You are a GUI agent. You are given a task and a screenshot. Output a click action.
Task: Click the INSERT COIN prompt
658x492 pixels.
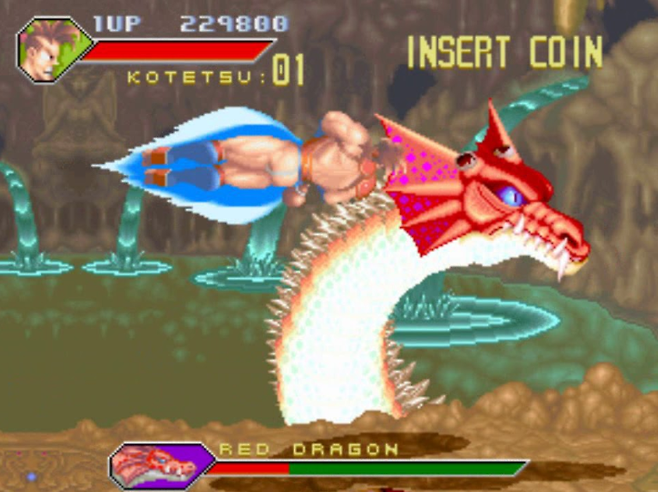504,51
